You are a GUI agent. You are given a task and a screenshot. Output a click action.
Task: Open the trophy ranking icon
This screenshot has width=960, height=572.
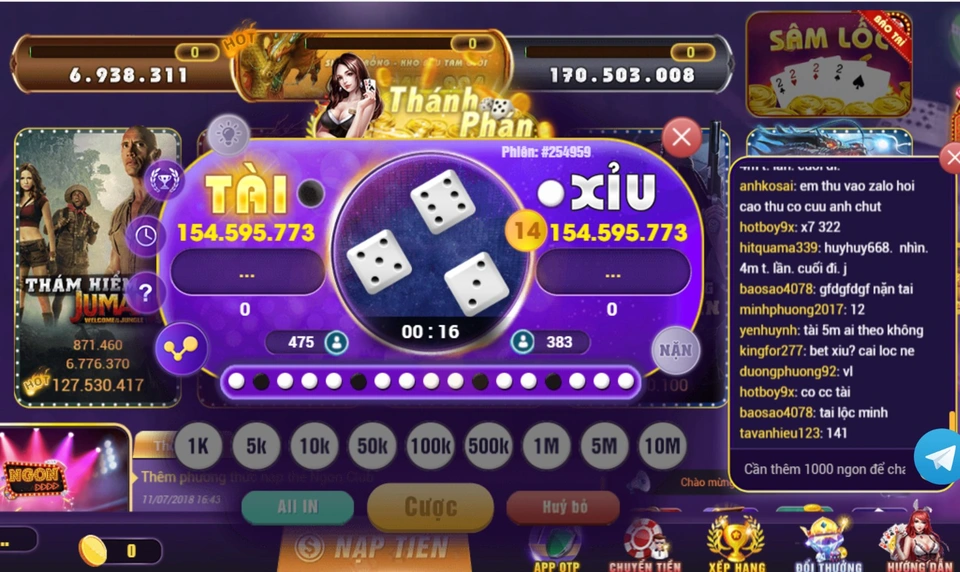(164, 181)
